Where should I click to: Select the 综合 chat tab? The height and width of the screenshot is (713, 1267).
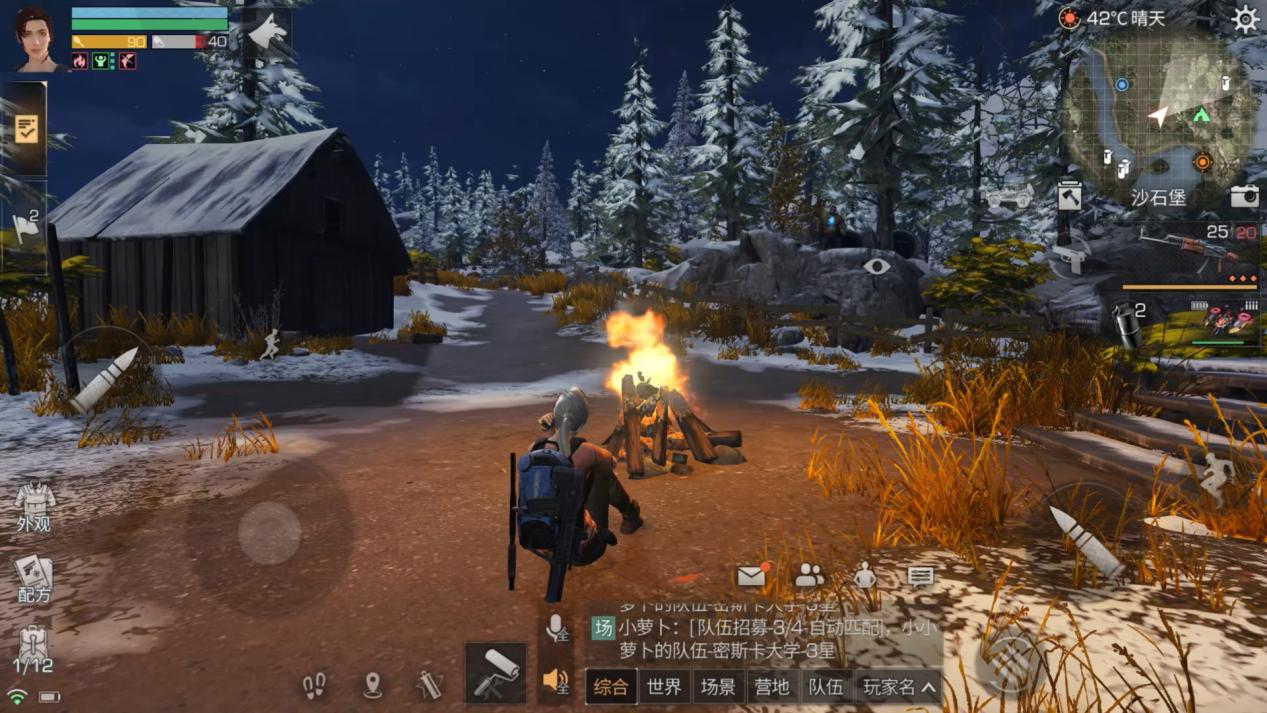point(610,687)
